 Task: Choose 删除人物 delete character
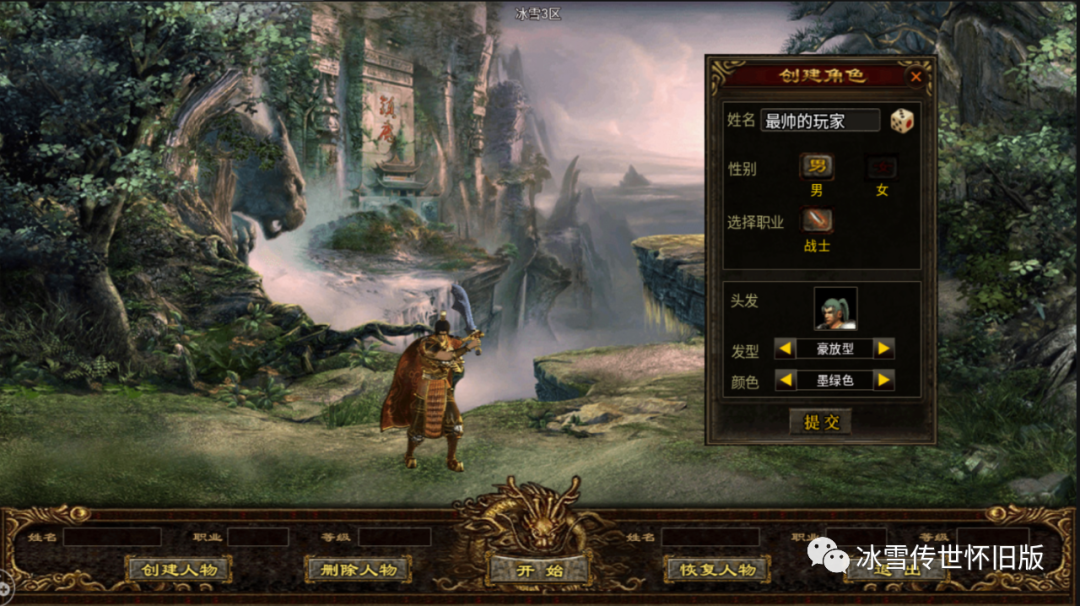pos(358,570)
